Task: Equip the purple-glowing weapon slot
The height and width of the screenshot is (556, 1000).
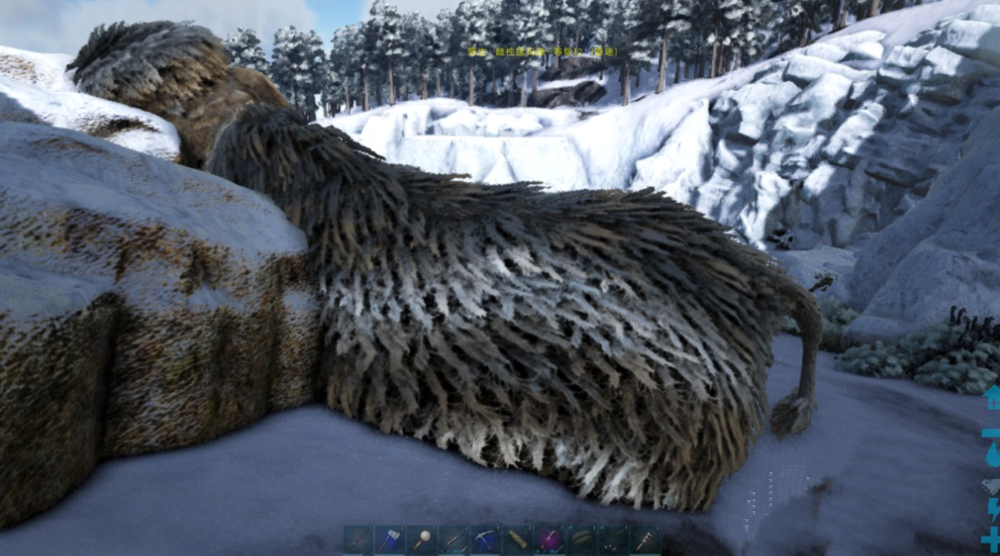Action: click(550, 540)
